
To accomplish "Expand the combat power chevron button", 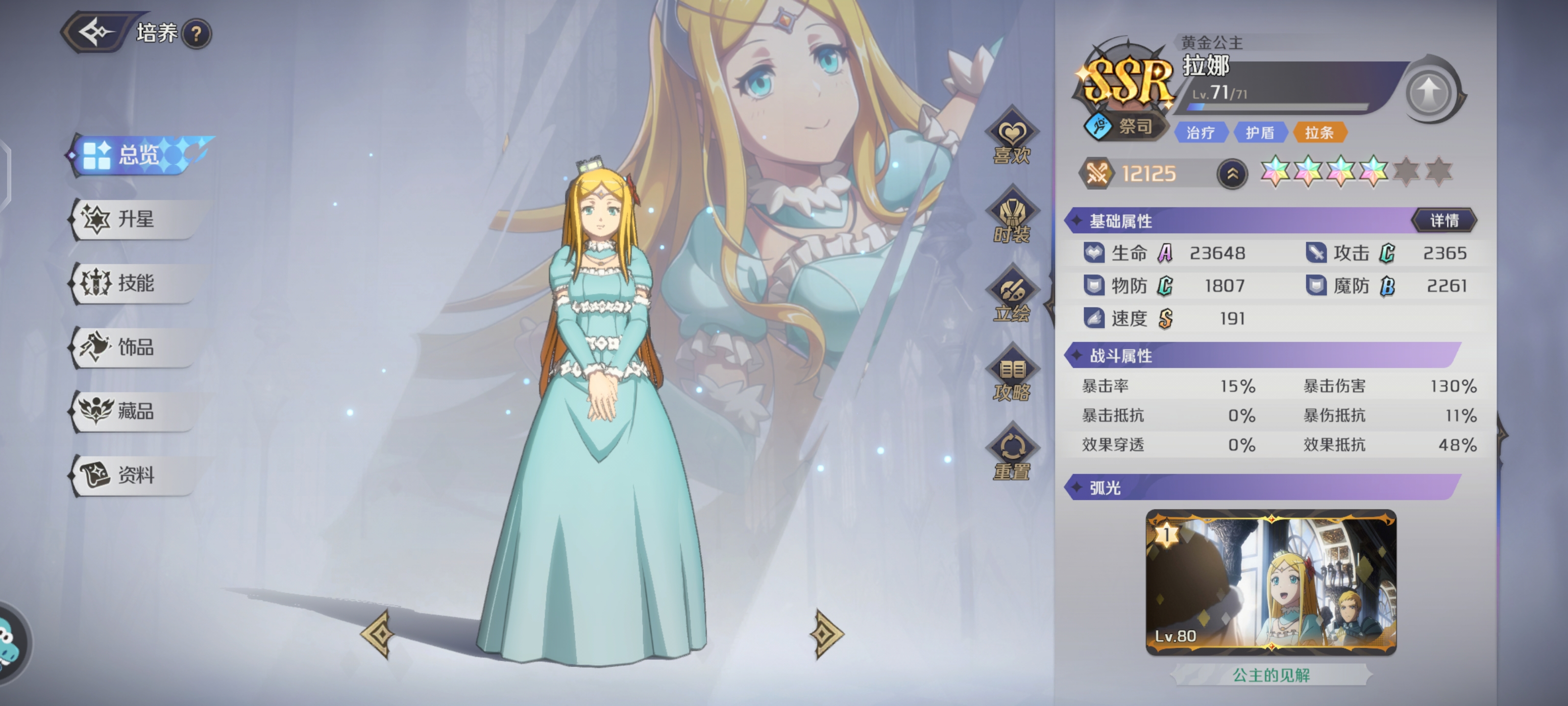I will (x=1232, y=174).
